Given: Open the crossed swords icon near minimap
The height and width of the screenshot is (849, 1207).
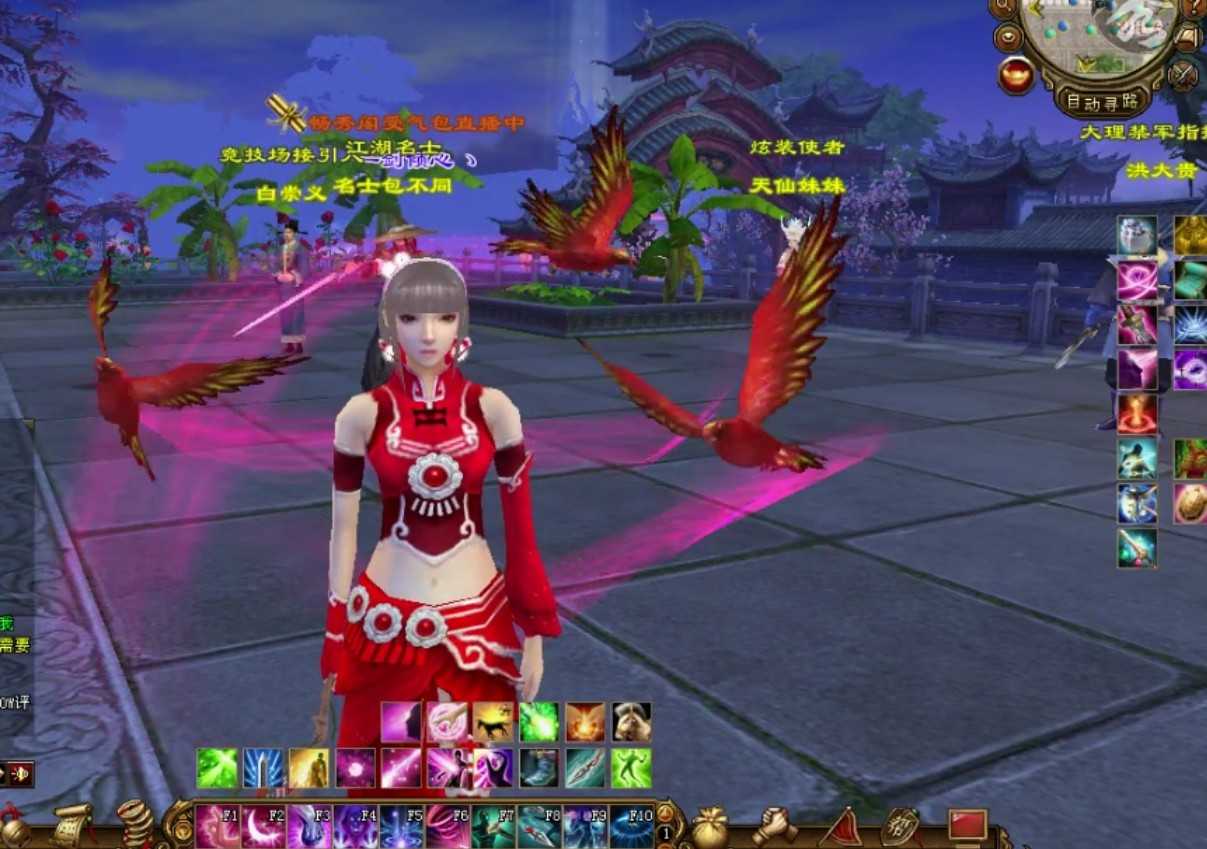Looking at the screenshot, I should click(1183, 75).
